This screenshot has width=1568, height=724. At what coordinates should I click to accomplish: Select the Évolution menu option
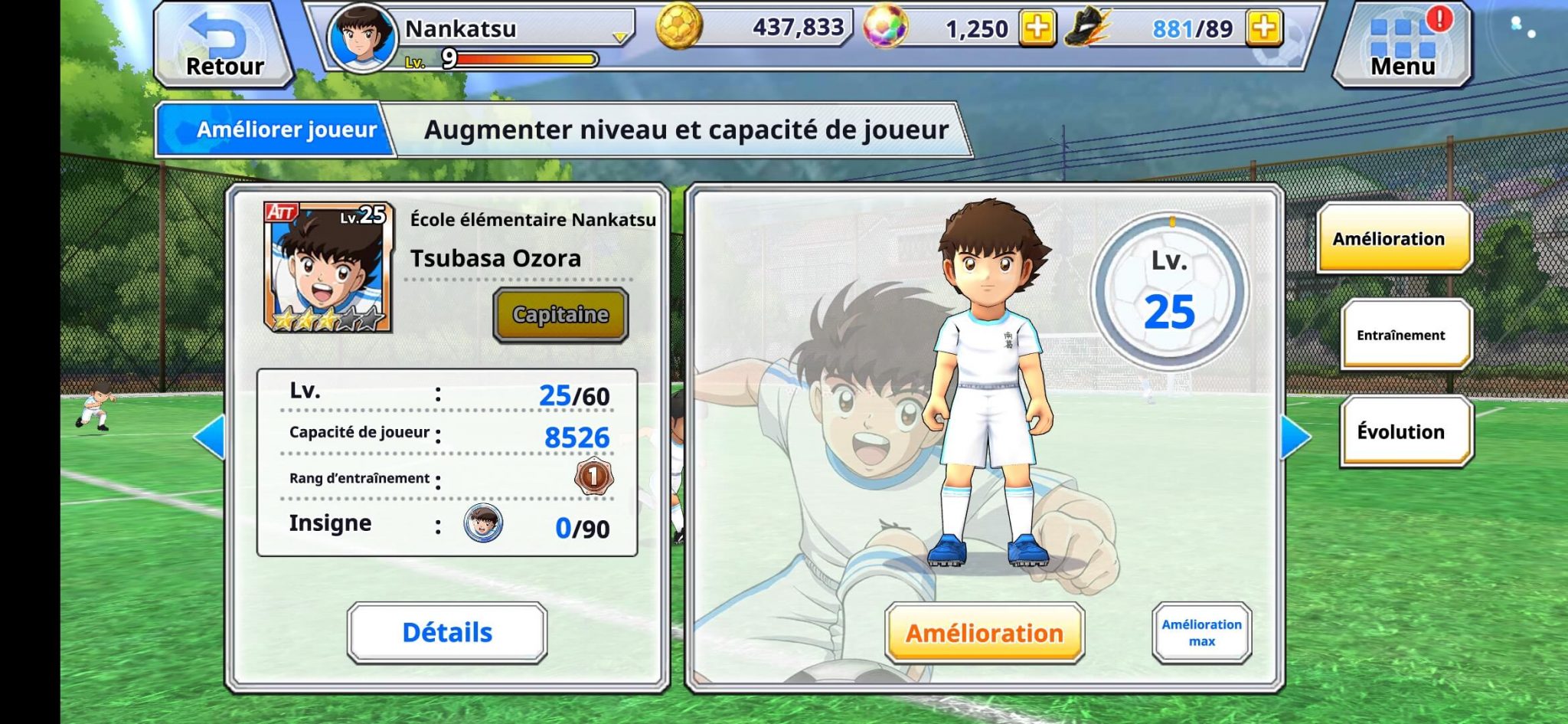click(1404, 431)
